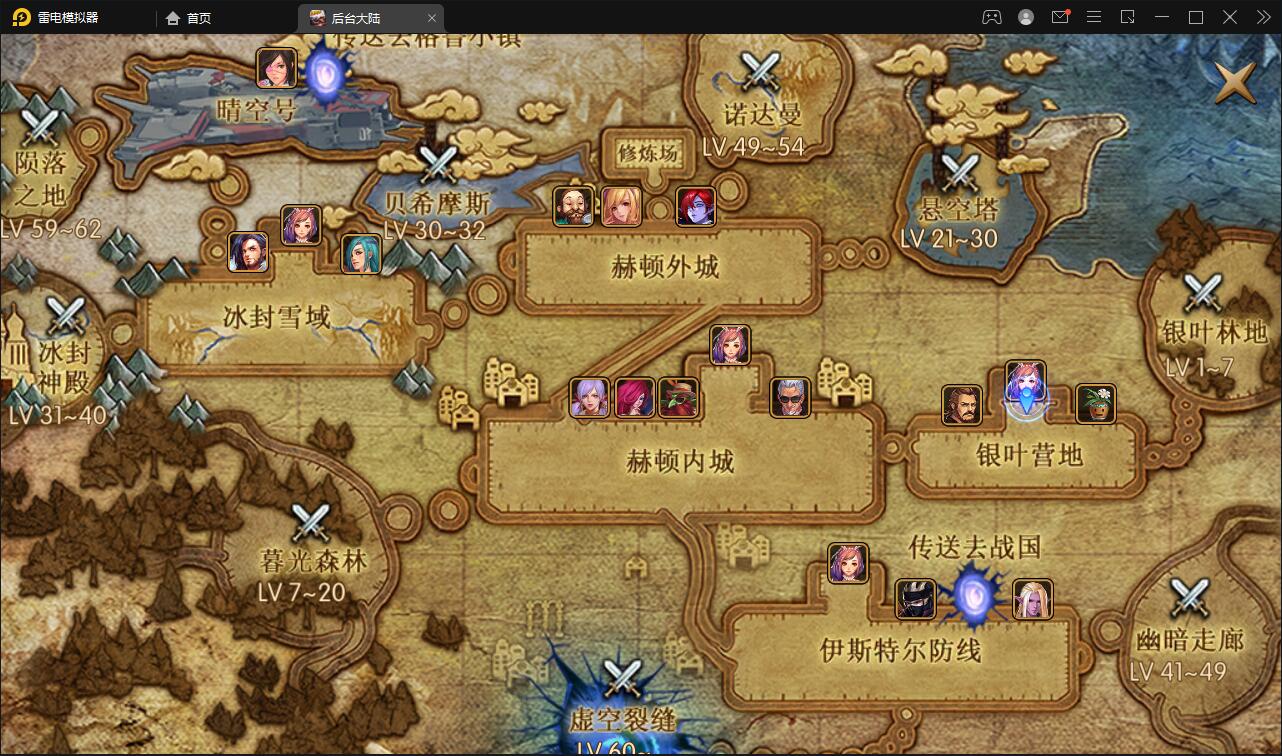Talk to the red-haired NPC above 赫顿外城
The image size is (1282, 756).
[x=695, y=205]
